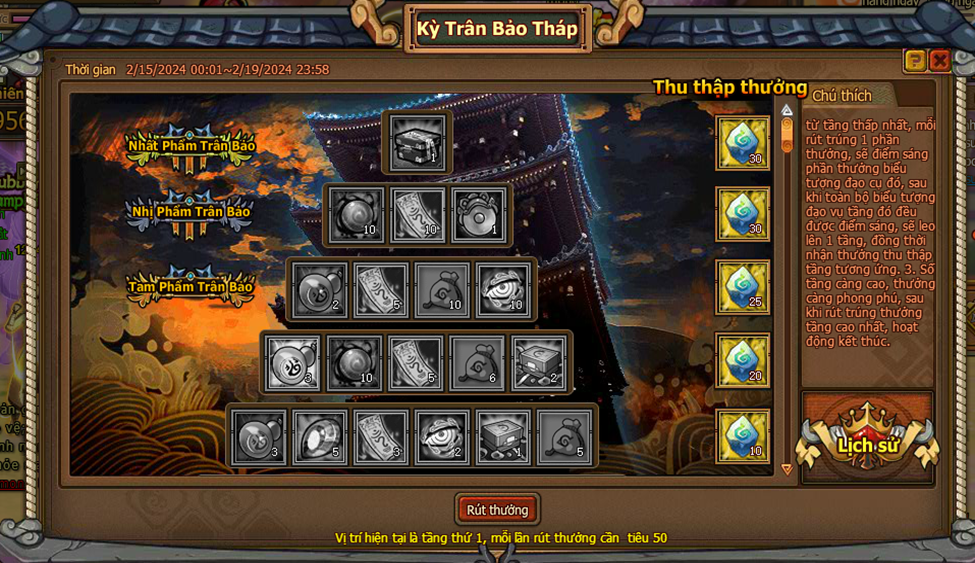Image resolution: width=975 pixels, height=563 pixels.
Task: Select the stone box reward with quantity 2
Action: 540,362
